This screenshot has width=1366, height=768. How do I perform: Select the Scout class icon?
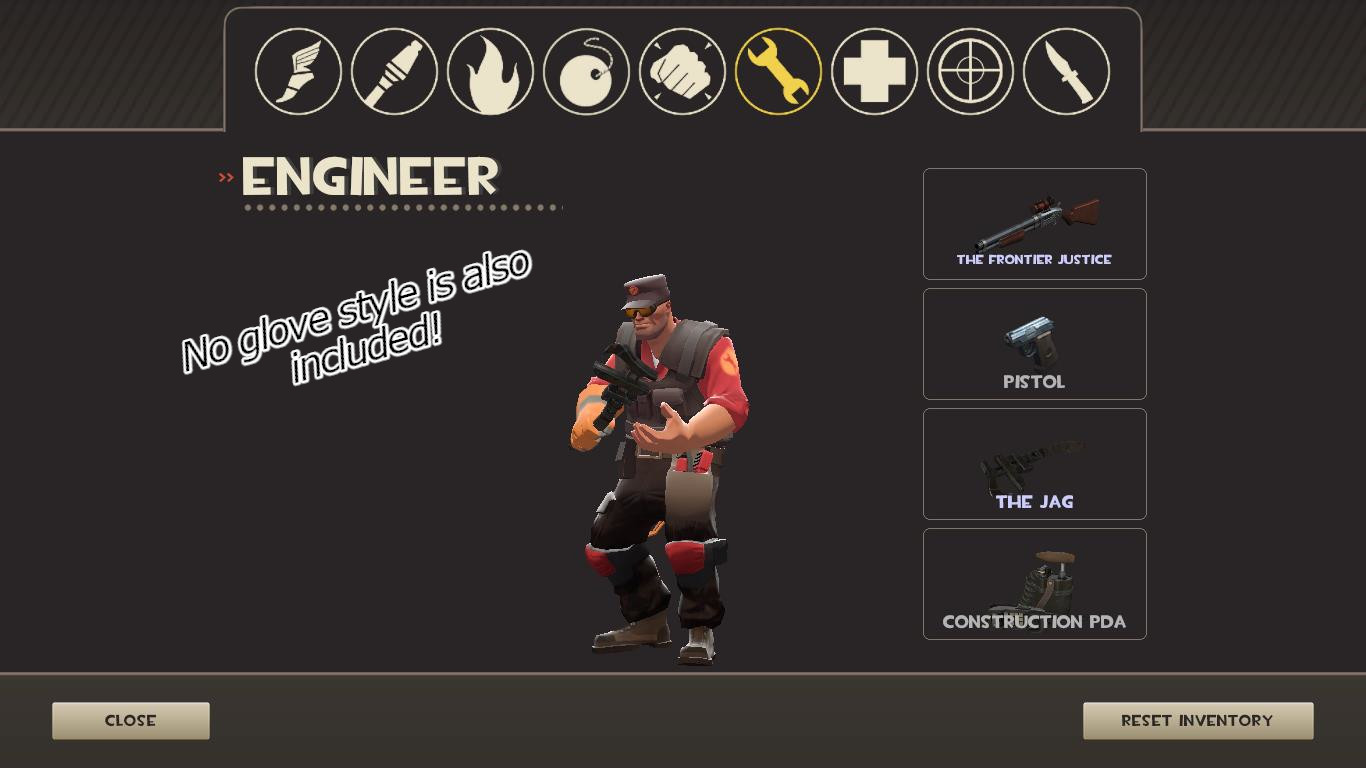(297, 70)
